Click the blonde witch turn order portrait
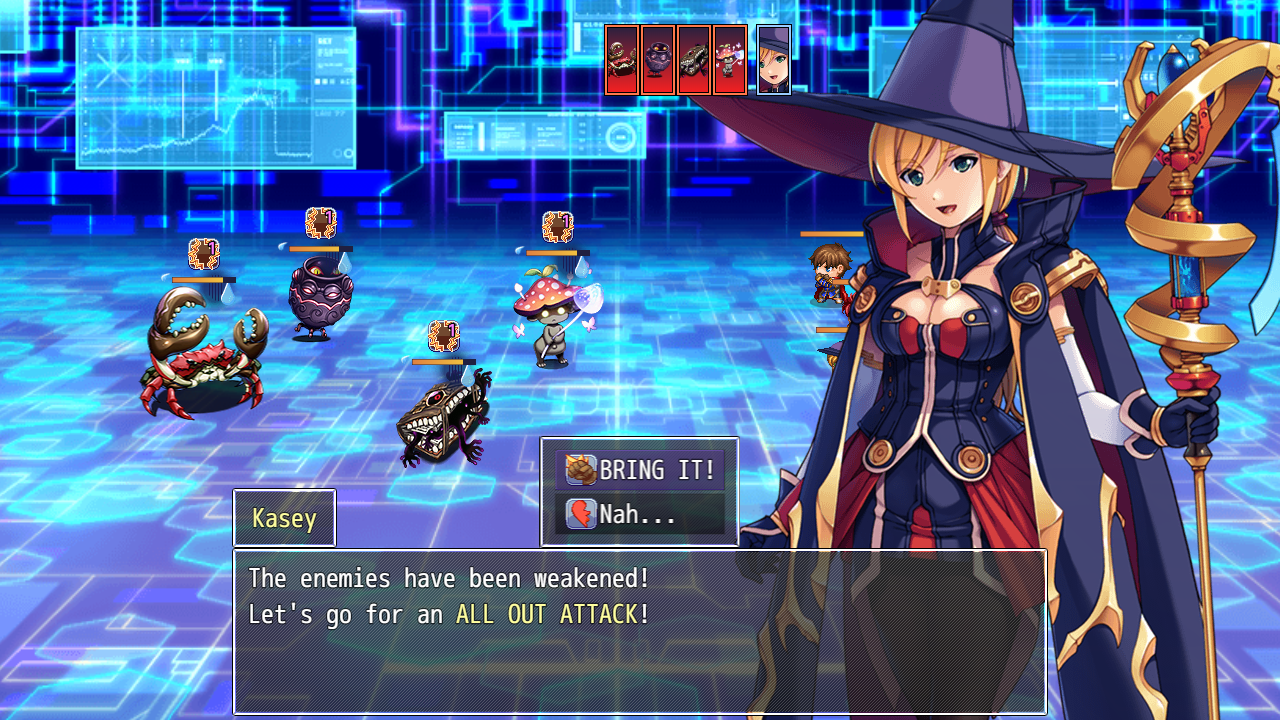Viewport: 1280px width, 720px height. pyautogui.click(x=774, y=60)
